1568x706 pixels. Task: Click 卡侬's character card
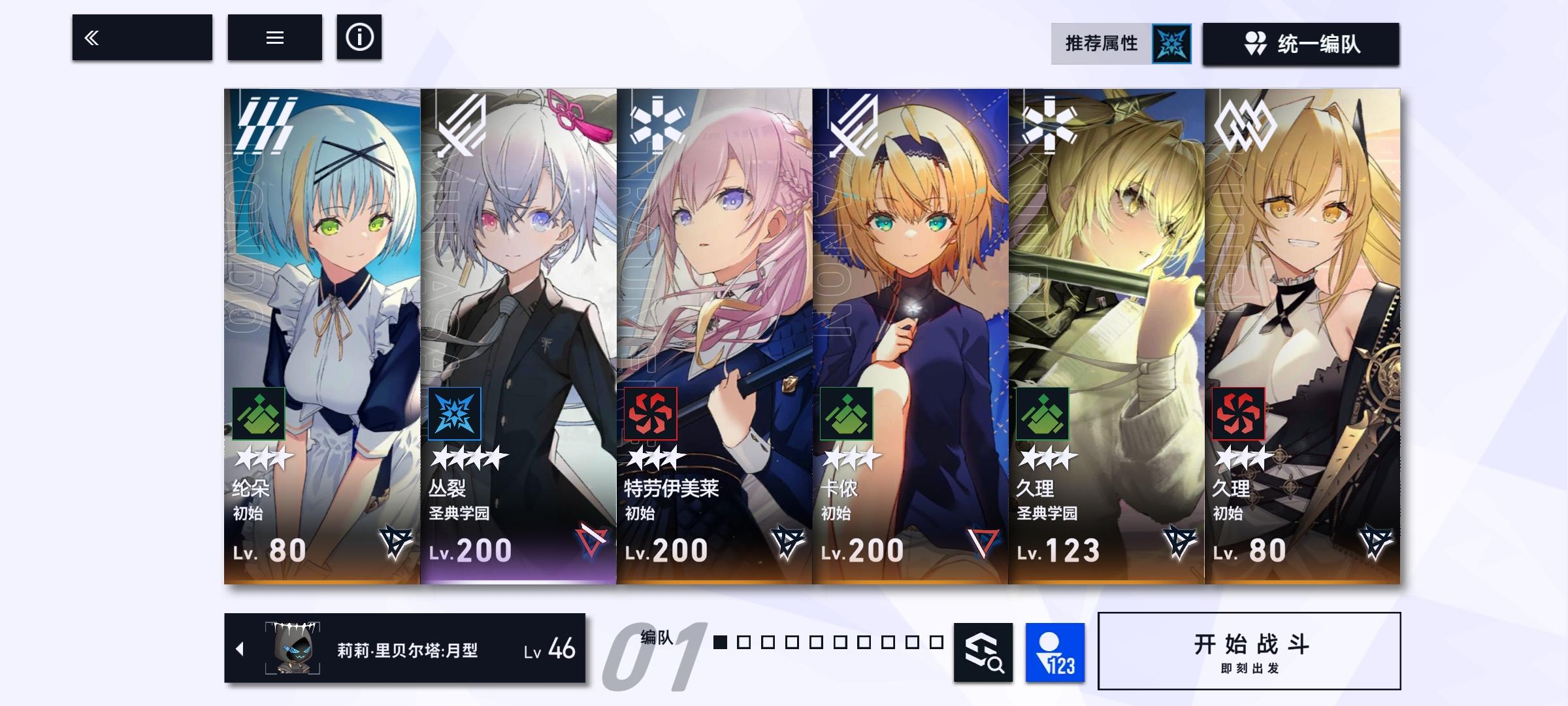click(x=911, y=294)
